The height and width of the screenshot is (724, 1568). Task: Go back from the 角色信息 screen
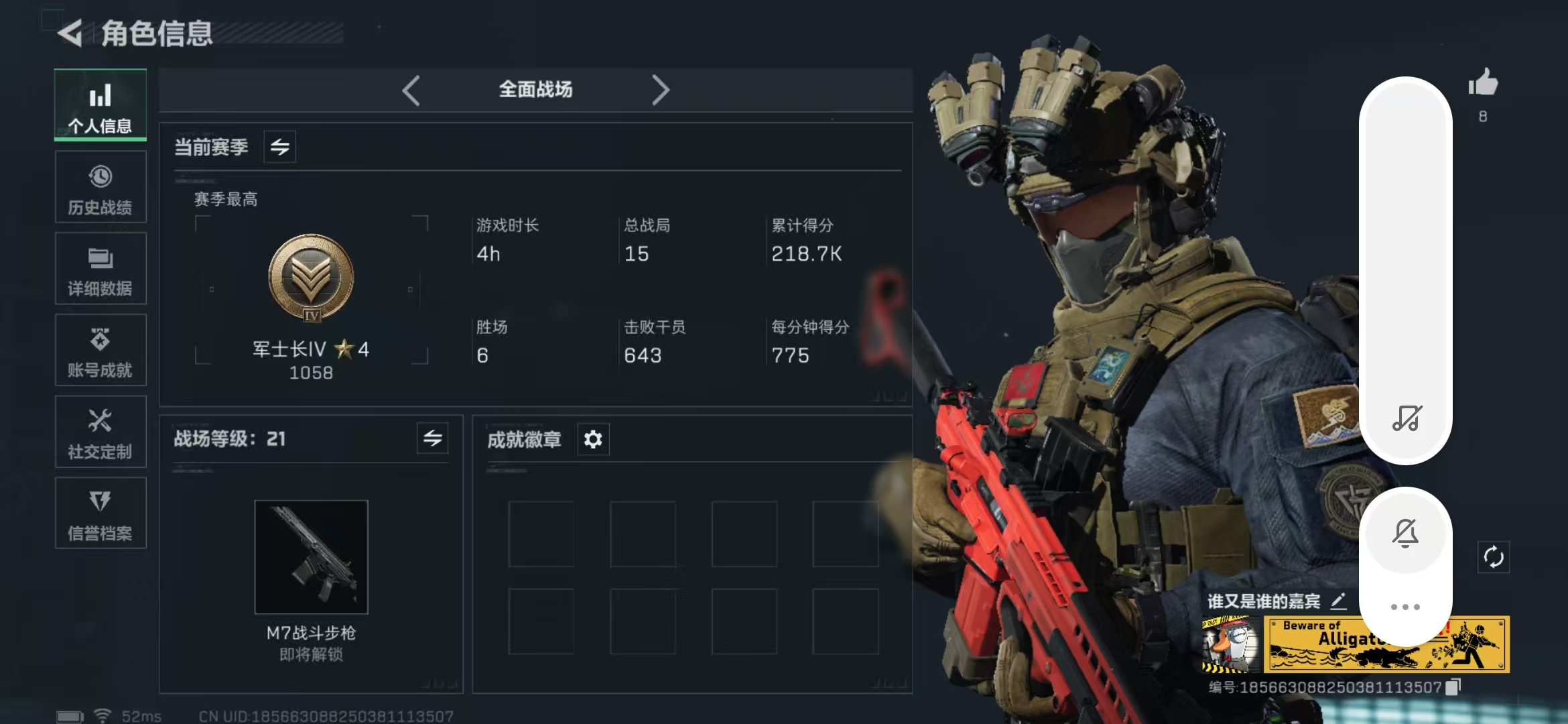pos(70,33)
